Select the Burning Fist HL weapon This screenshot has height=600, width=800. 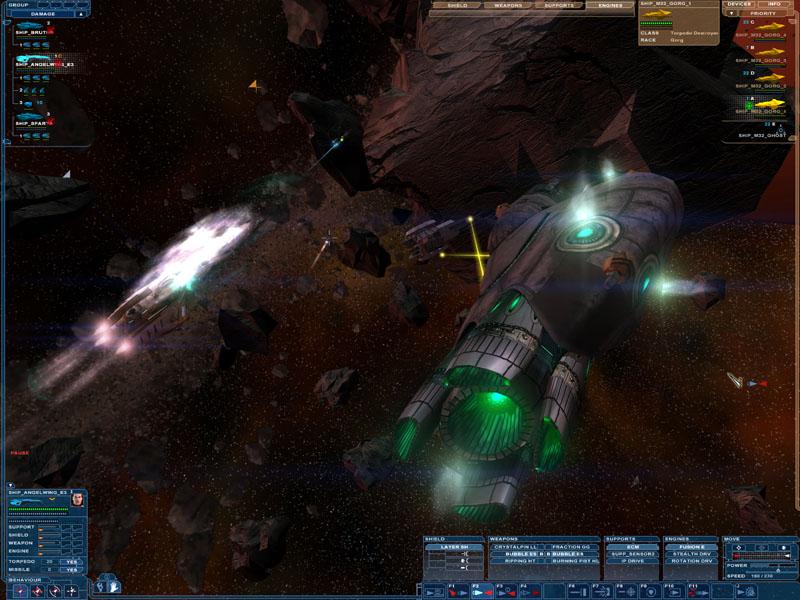point(573,561)
